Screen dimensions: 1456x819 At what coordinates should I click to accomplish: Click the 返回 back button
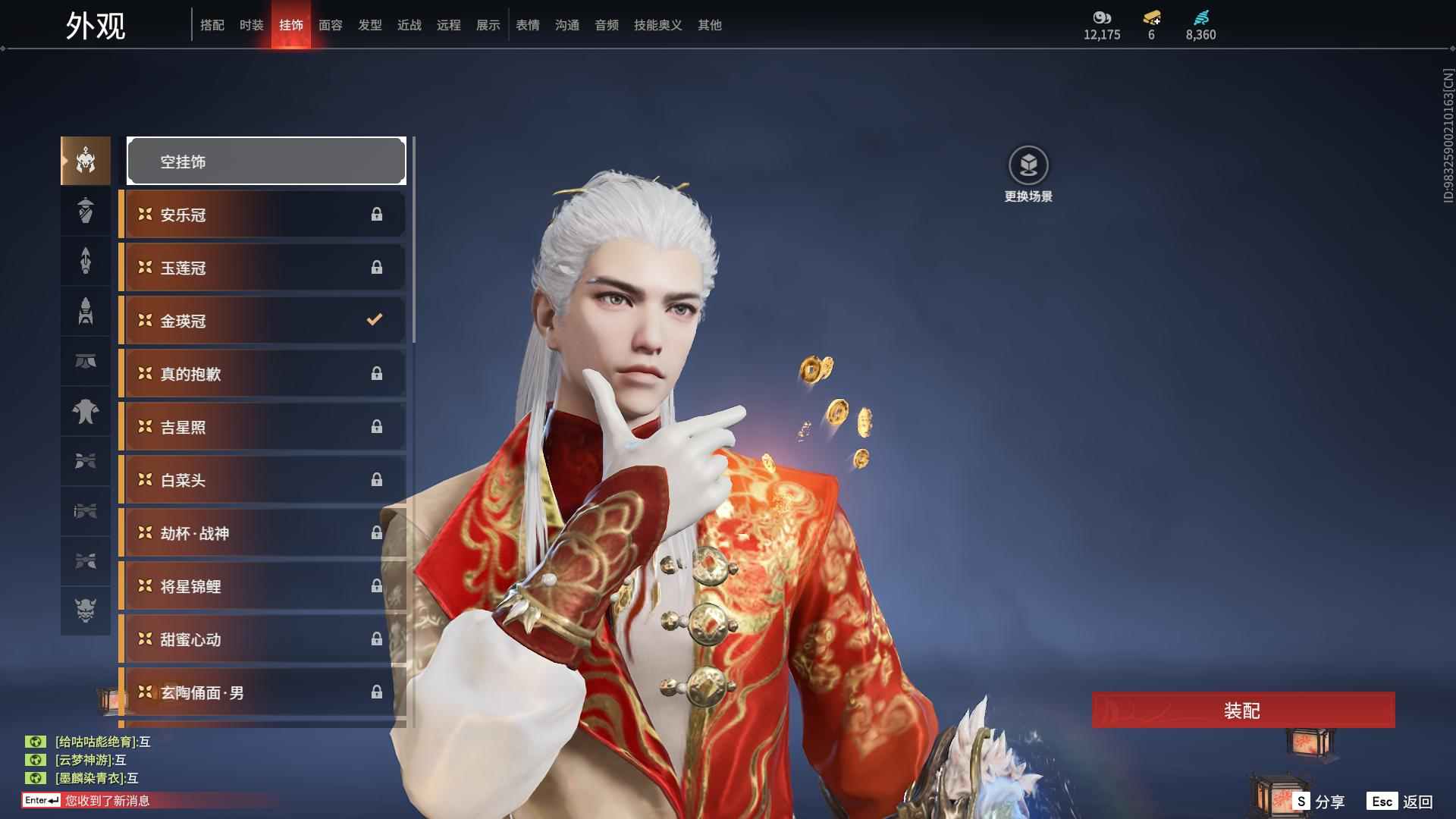pos(1400,802)
